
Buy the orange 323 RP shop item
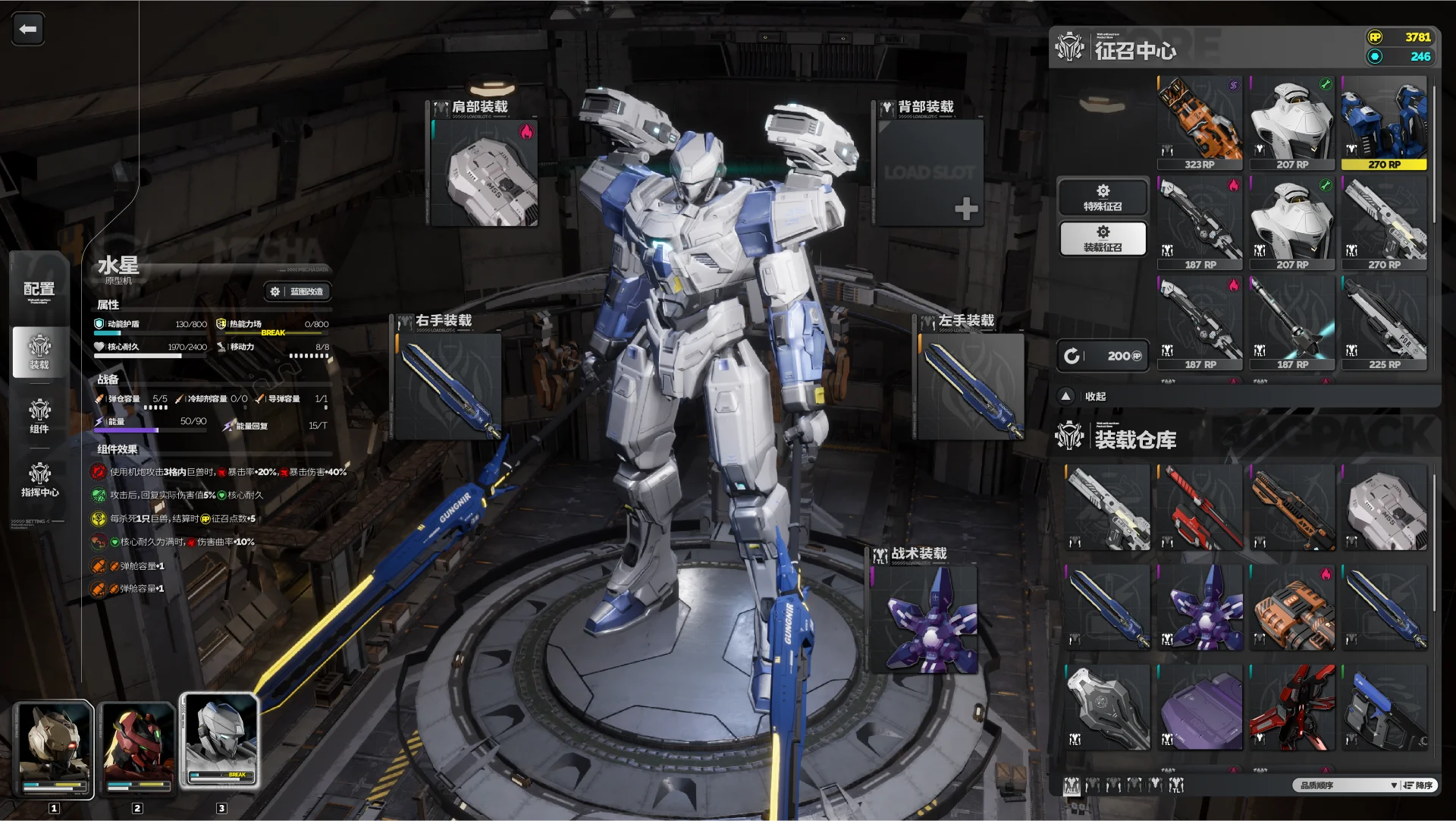(1200, 123)
